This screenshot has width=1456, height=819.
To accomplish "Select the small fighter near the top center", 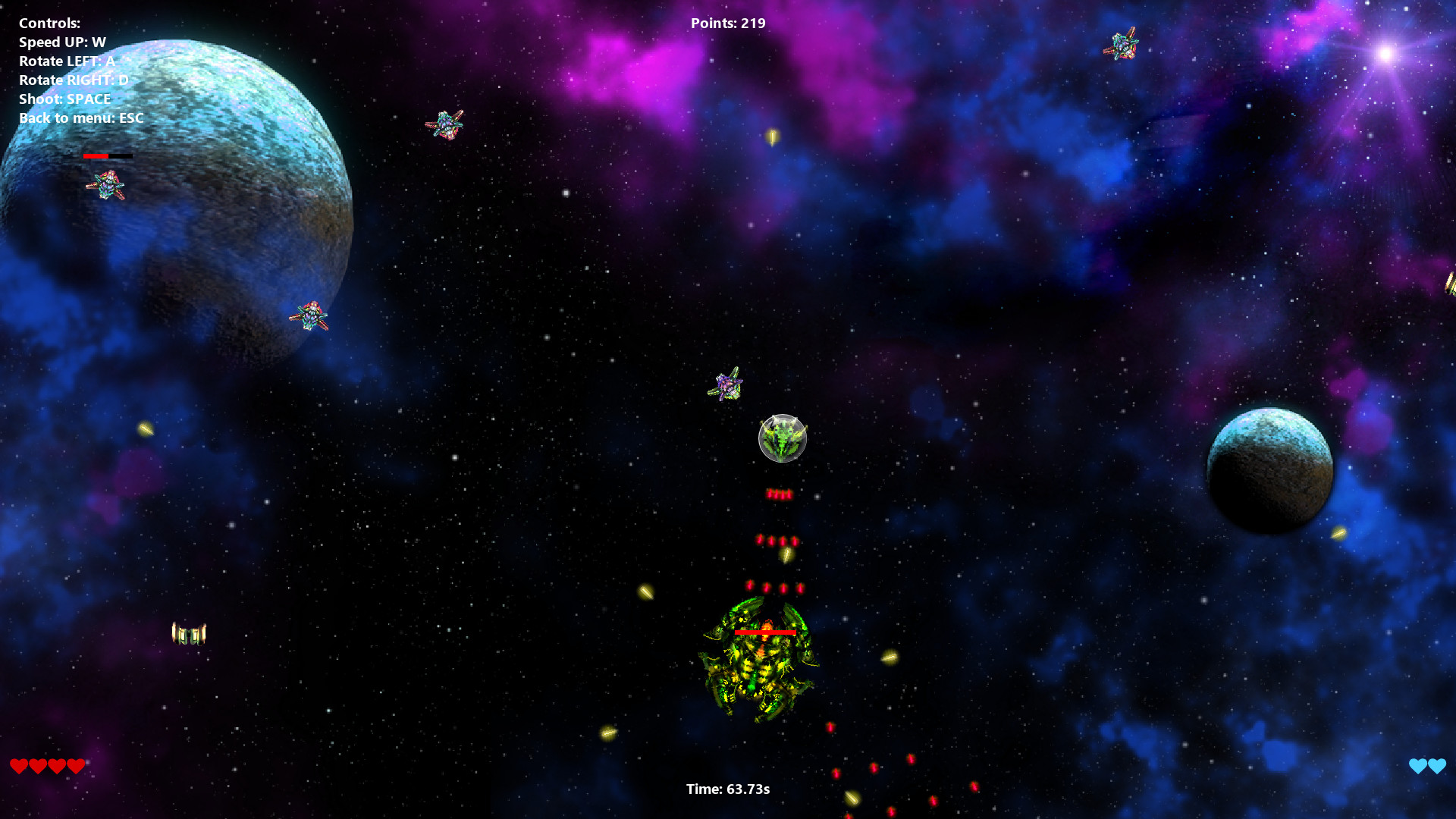I will (446, 123).
